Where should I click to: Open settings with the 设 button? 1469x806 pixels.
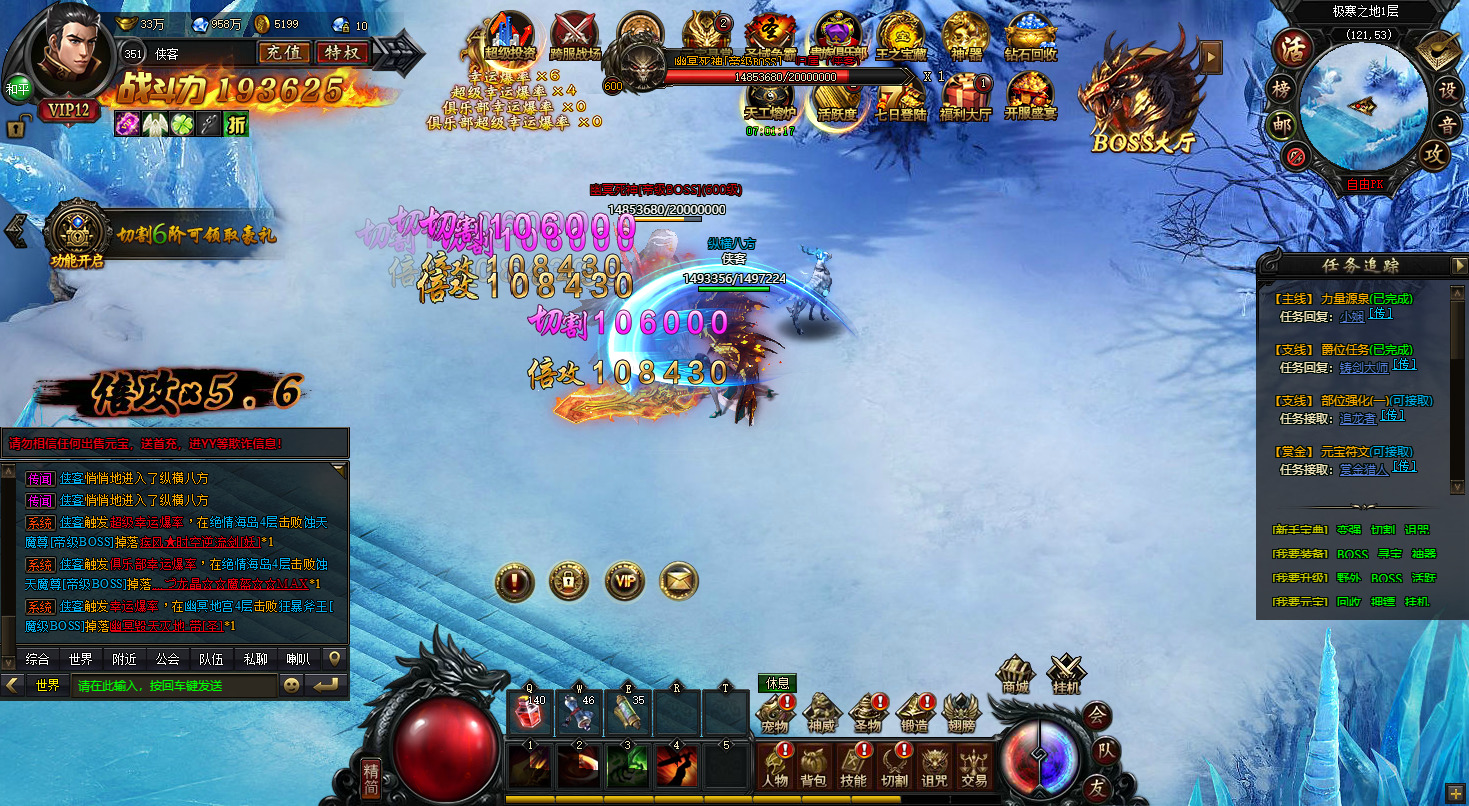coord(1446,89)
